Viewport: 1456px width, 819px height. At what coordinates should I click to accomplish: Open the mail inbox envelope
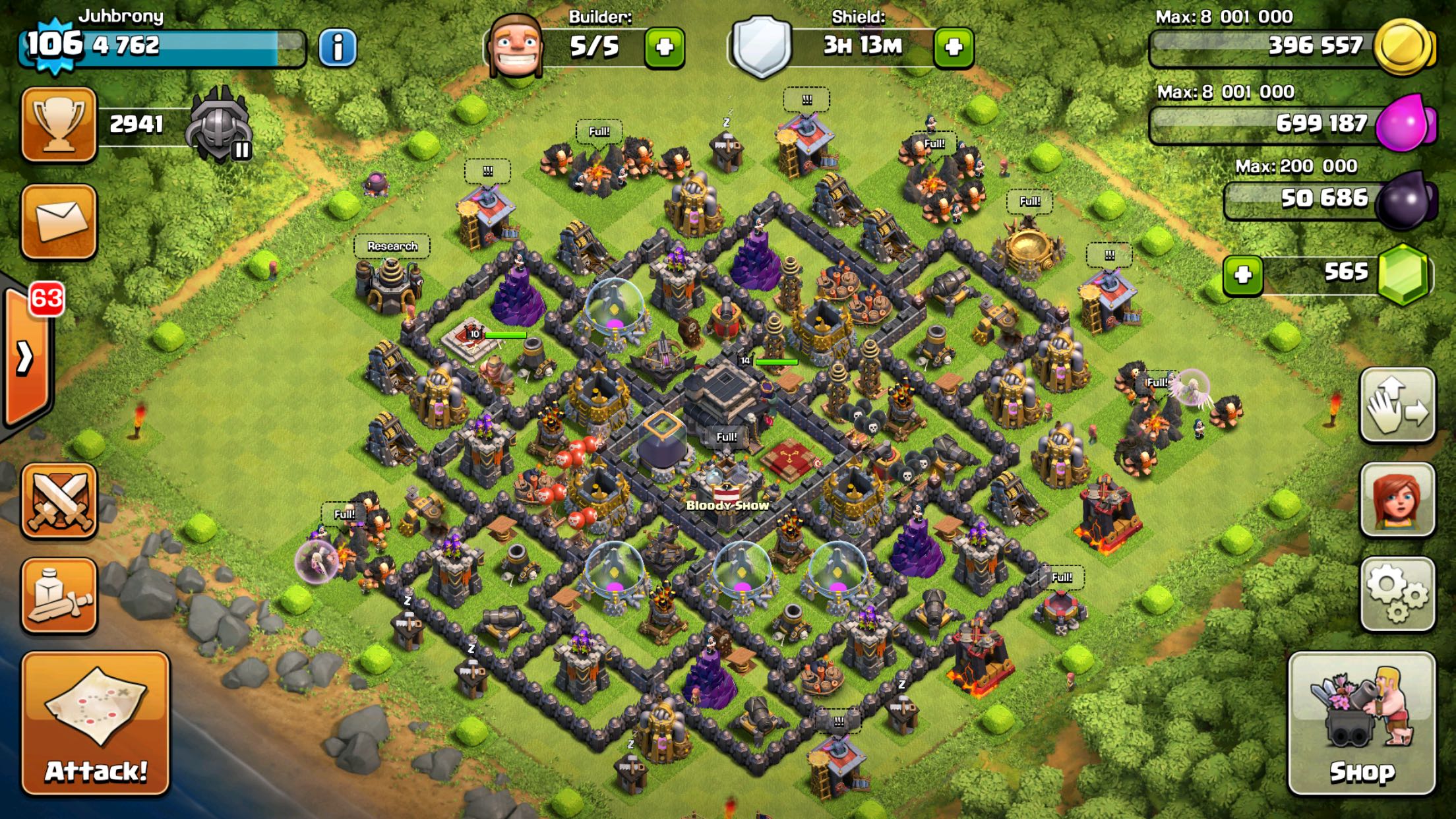click(59, 221)
